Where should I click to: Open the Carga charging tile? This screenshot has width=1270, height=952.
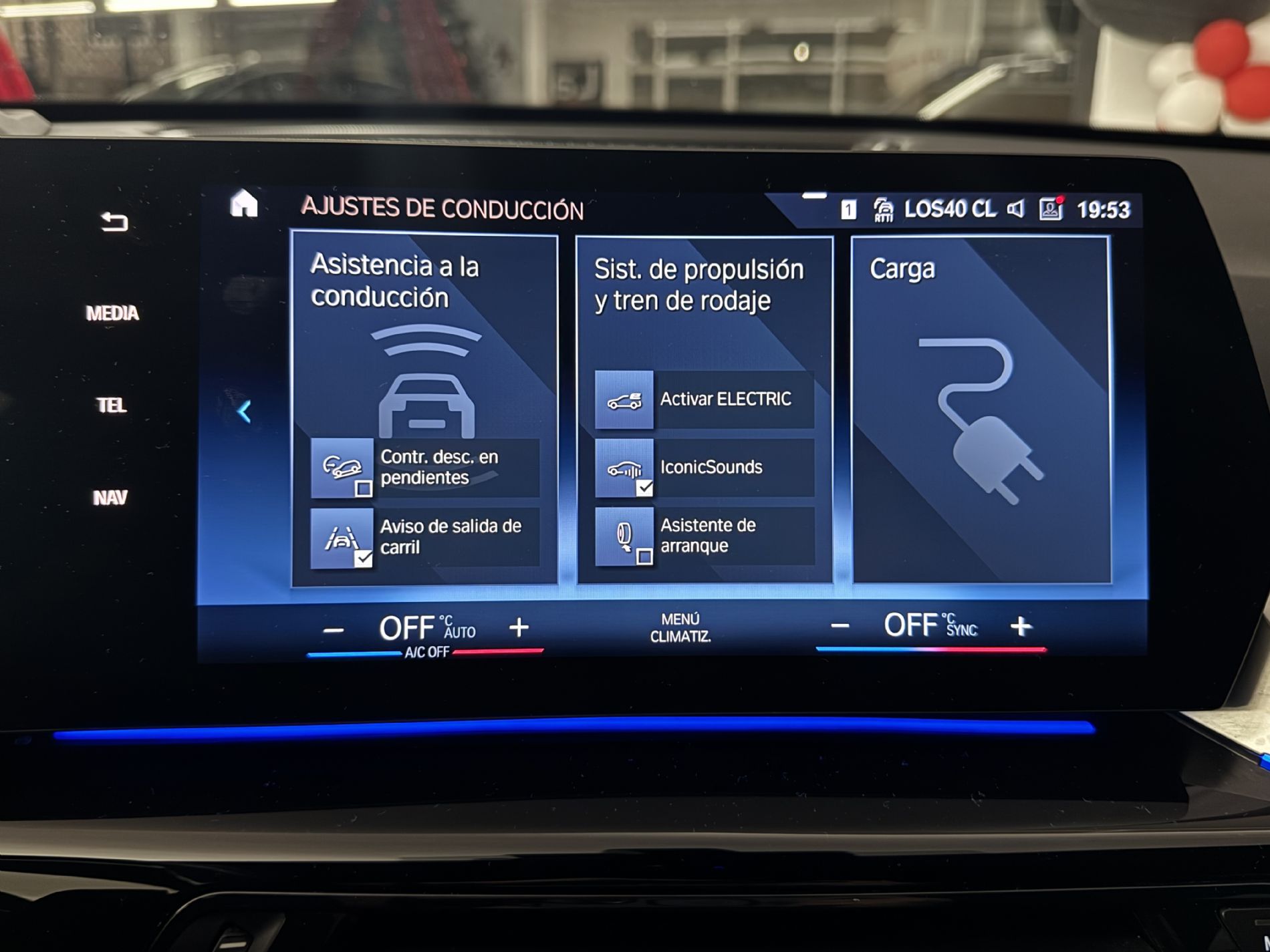[x=981, y=409]
